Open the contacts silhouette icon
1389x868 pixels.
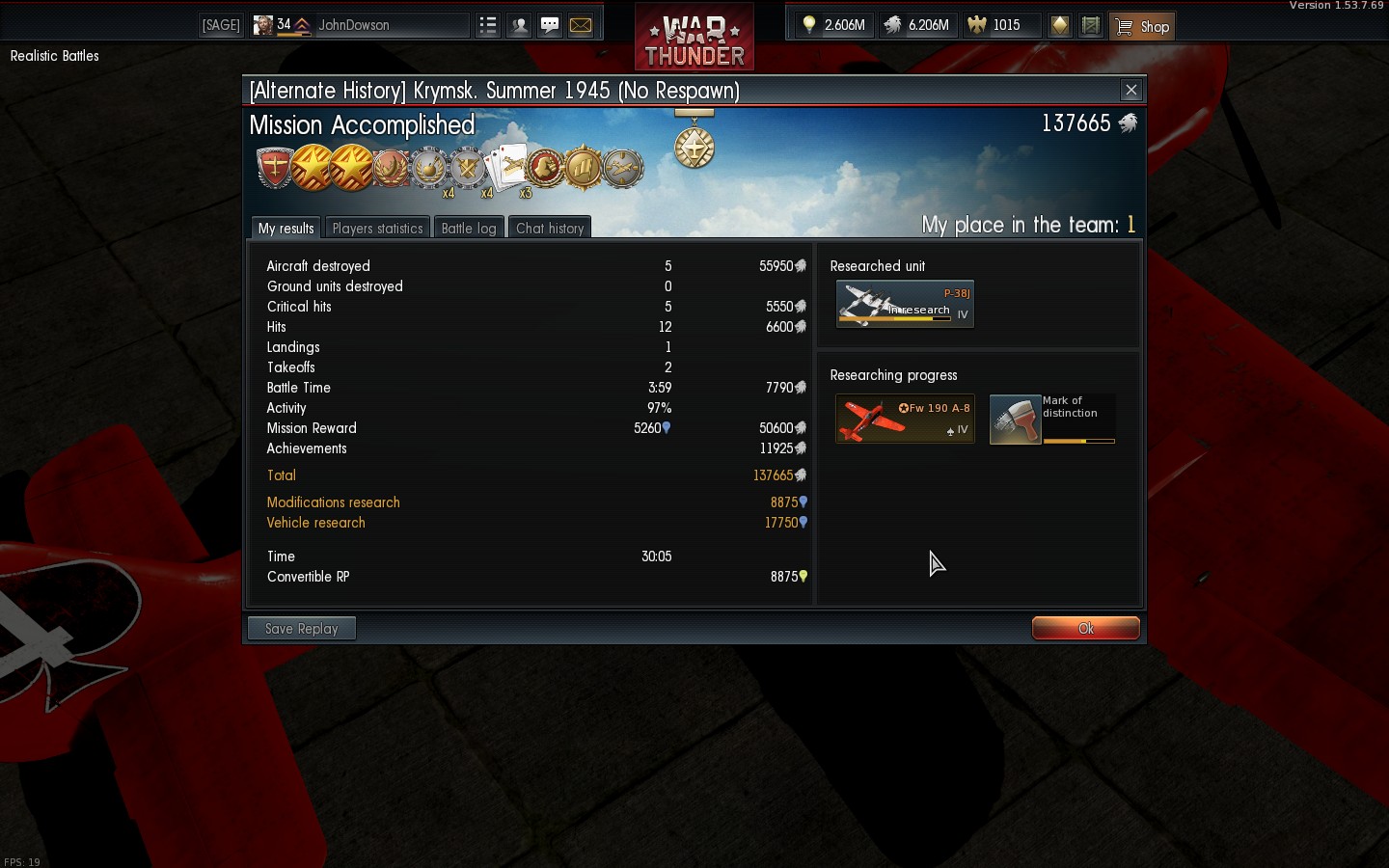click(519, 25)
